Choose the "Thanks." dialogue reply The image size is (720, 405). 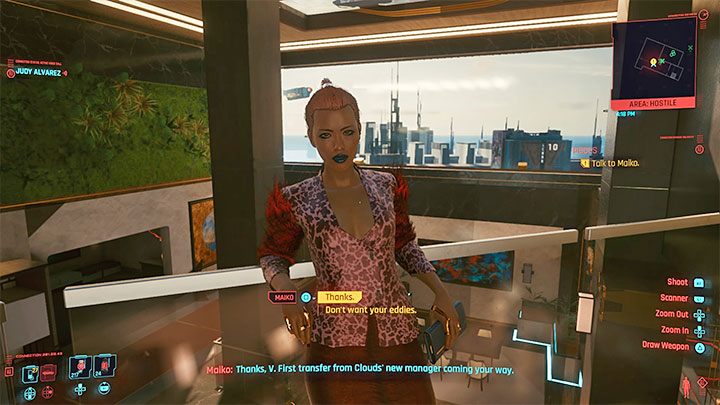[339, 297]
